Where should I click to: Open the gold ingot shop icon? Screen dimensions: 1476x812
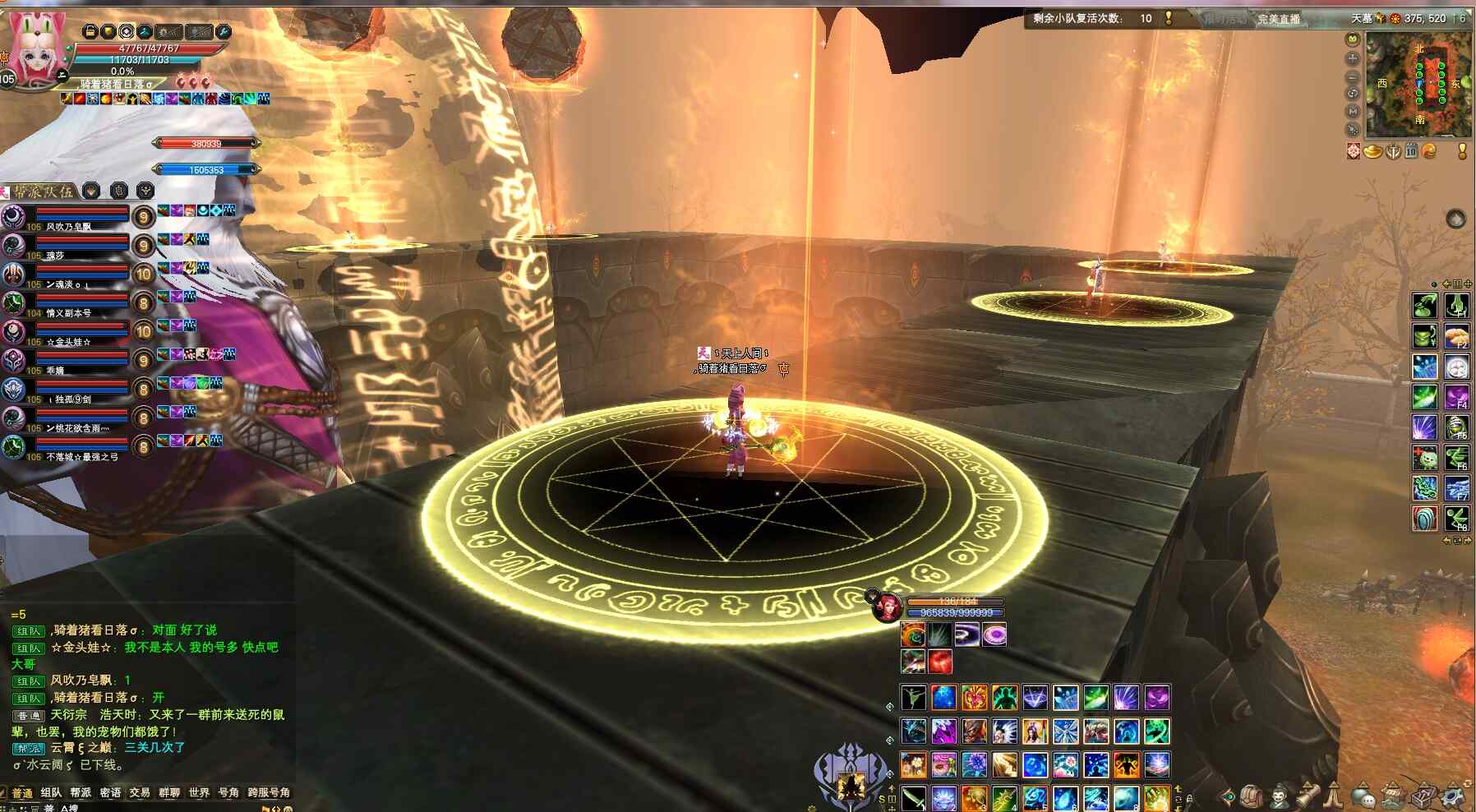1372,151
